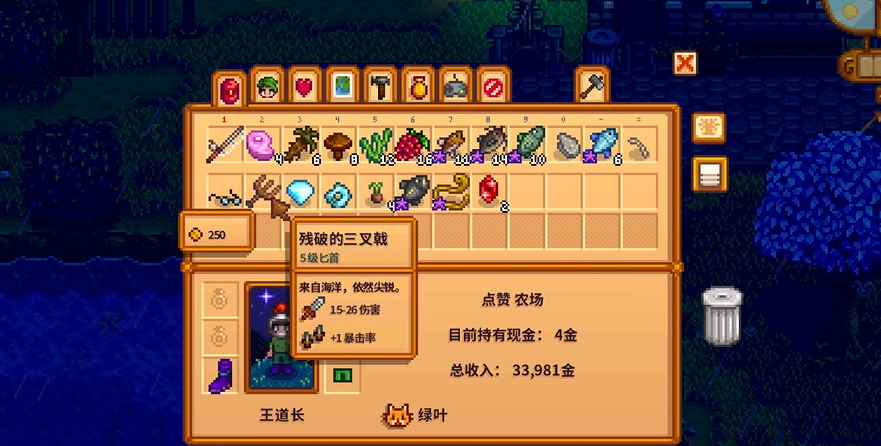Screen dimensions: 881x446
Task: Open the Options tab with the gamepad icon
Action: [455, 87]
